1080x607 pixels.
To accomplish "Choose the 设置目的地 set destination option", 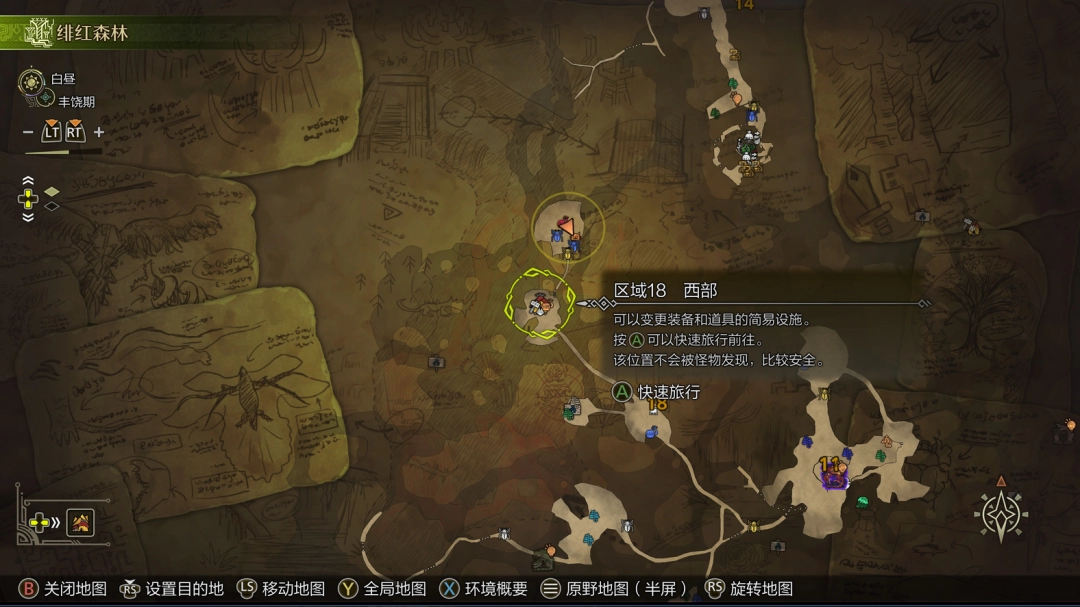I will point(172,589).
